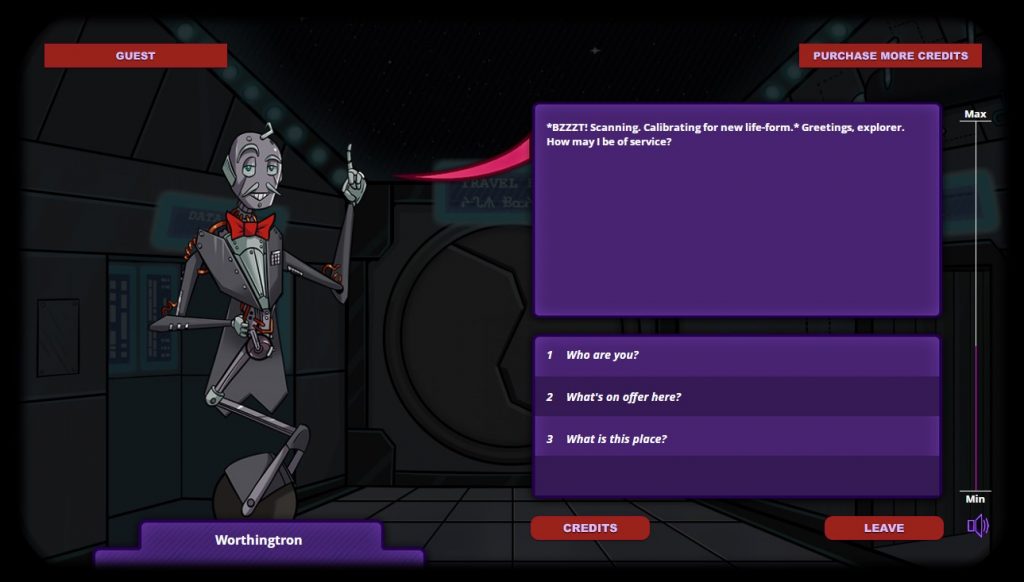The height and width of the screenshot is (582, 1024).
Task: Set volume to the Min mark
Action: click(975, 491)
